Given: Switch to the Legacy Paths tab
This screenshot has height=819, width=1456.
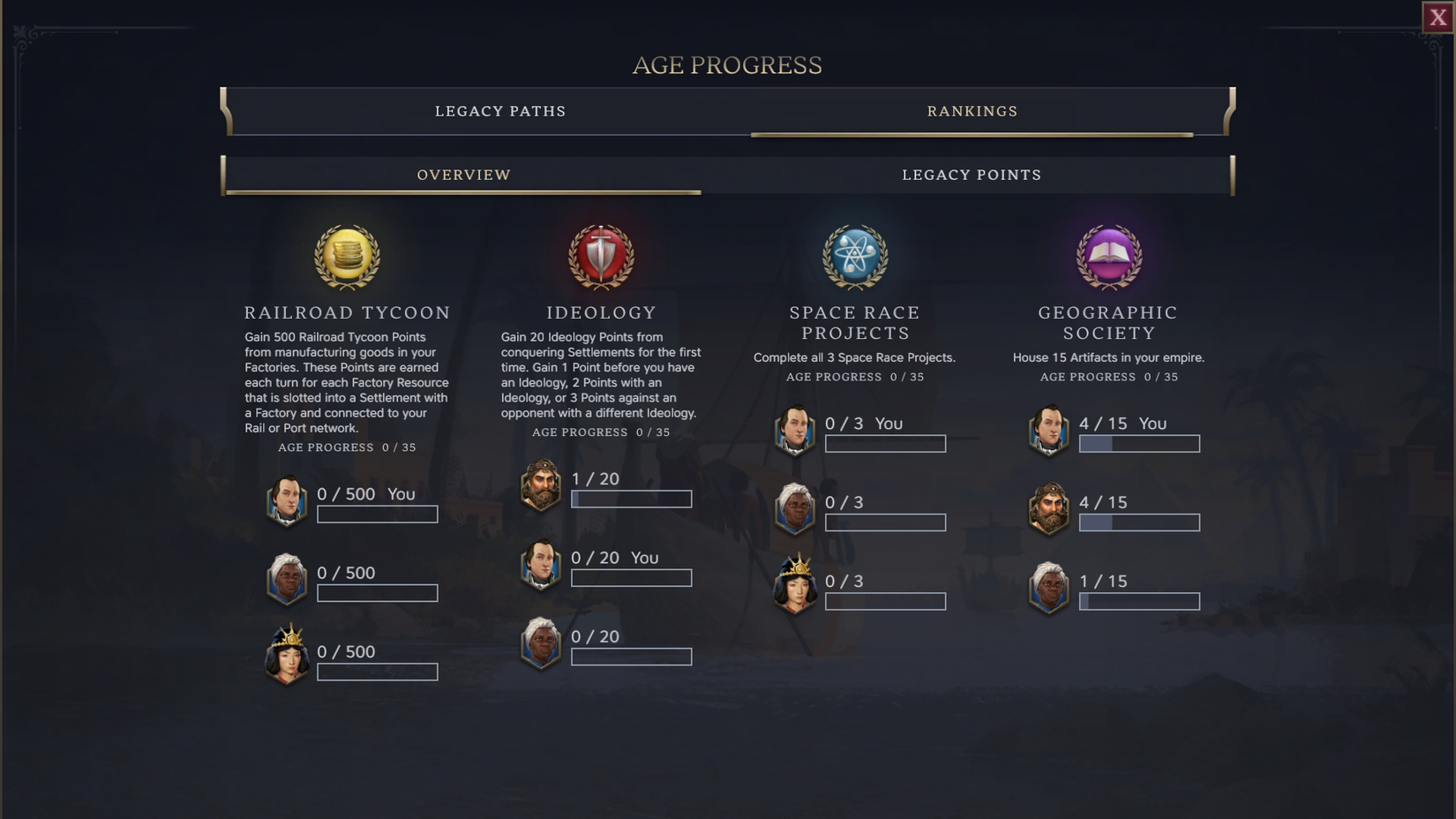Looking at the screenshot, I should coord(499,111).
